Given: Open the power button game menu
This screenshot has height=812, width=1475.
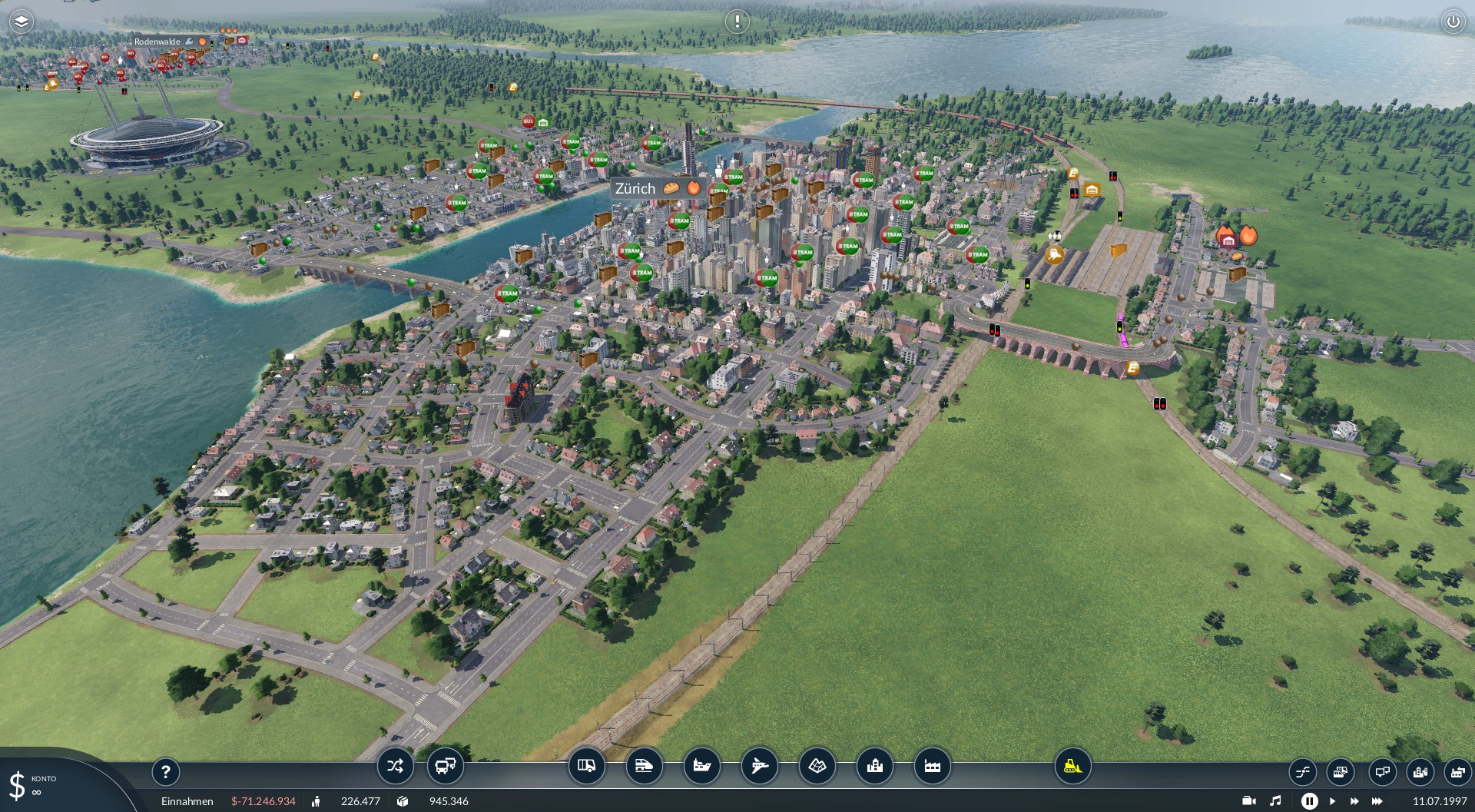Looking at the screenshot, I should click(1452, 22).
